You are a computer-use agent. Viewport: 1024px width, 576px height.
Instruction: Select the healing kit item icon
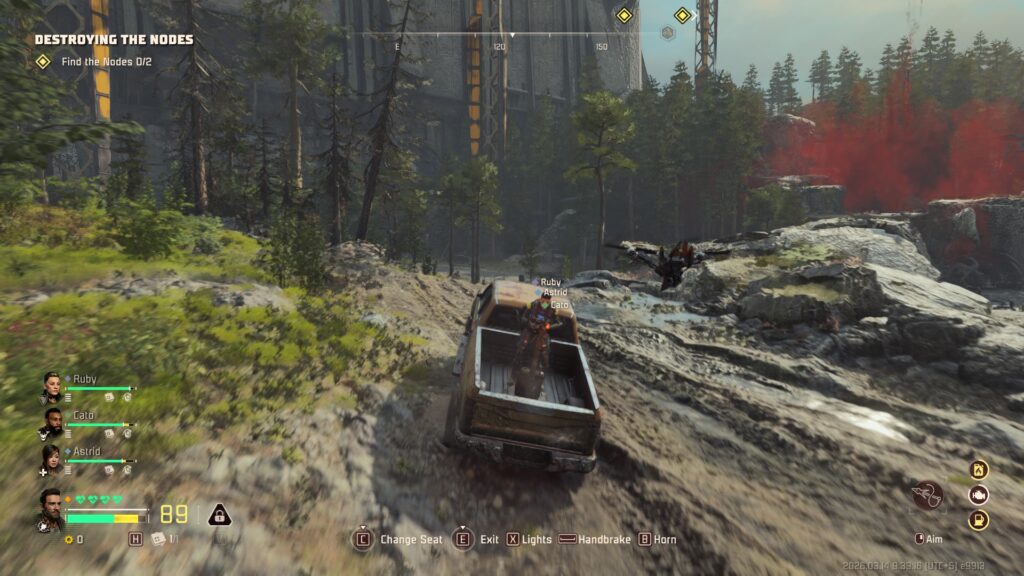(158, 539)
